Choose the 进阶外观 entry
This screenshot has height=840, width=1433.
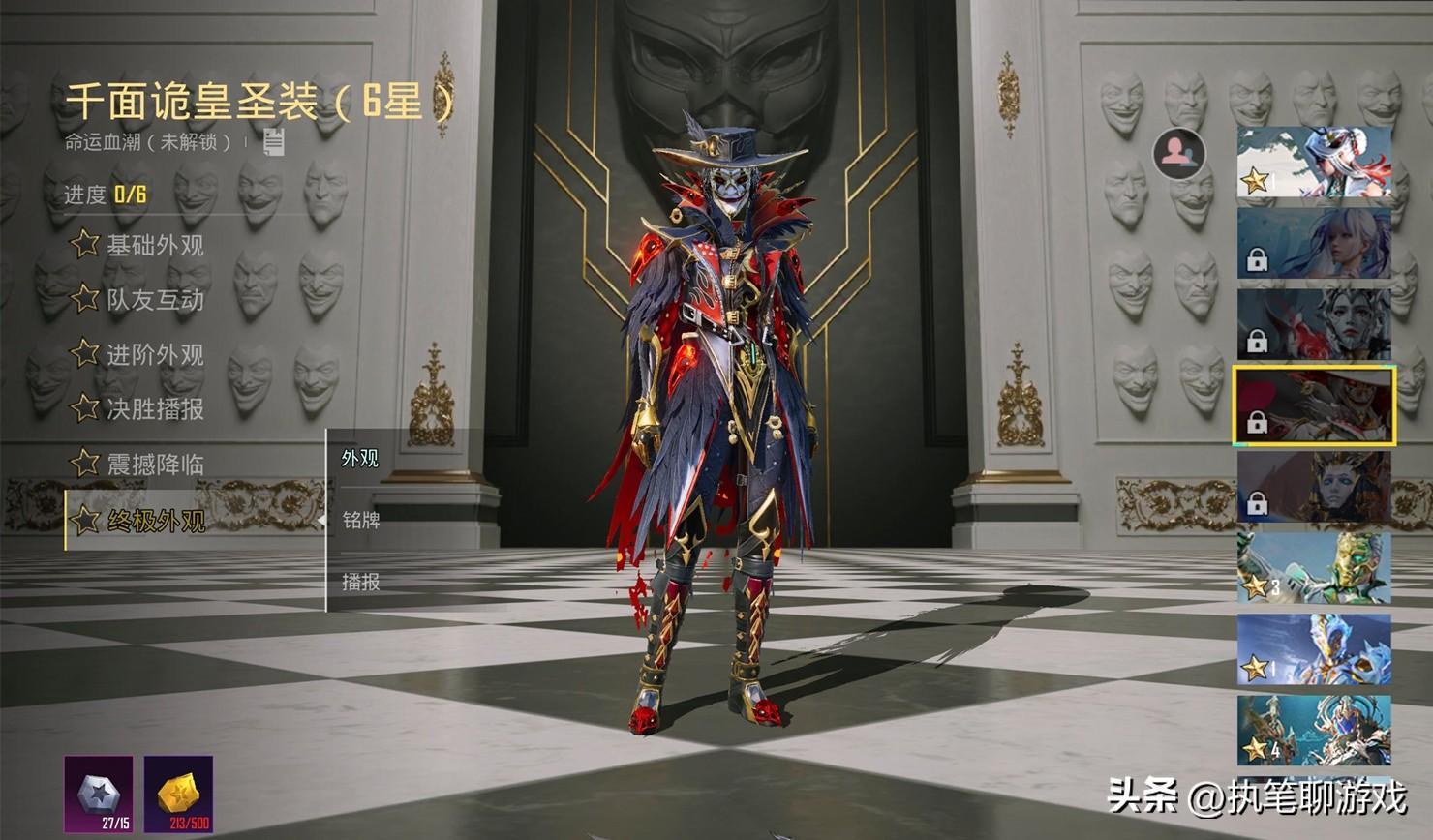(138, 354)
